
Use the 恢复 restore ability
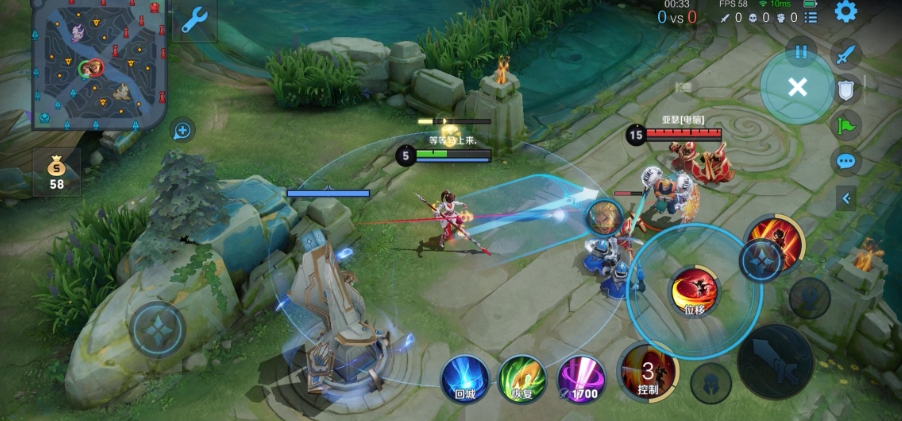pyautogui.click(x=521, y=378)
